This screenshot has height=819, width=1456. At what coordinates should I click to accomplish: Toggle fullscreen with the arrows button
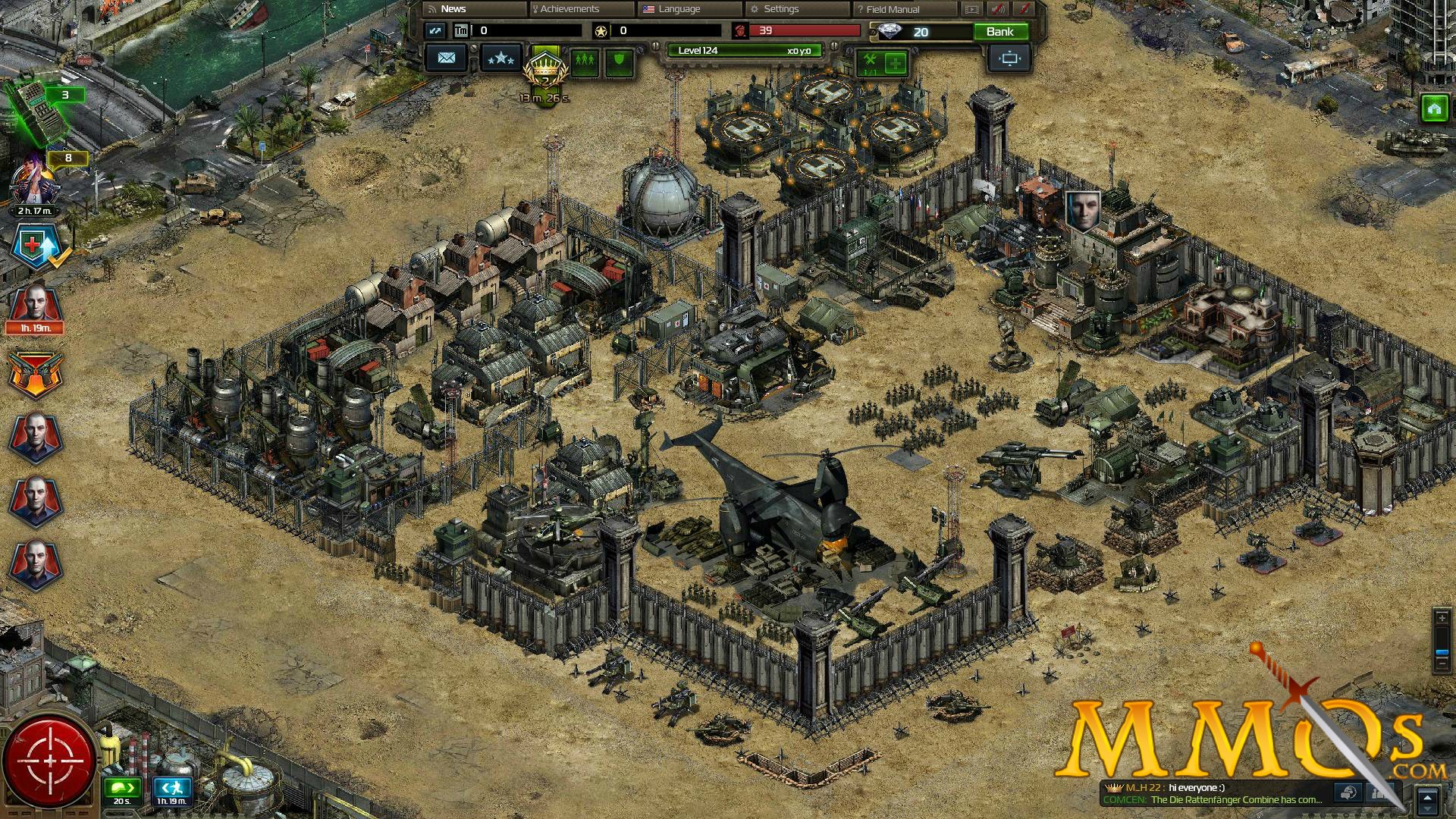[x=435, y=31]
